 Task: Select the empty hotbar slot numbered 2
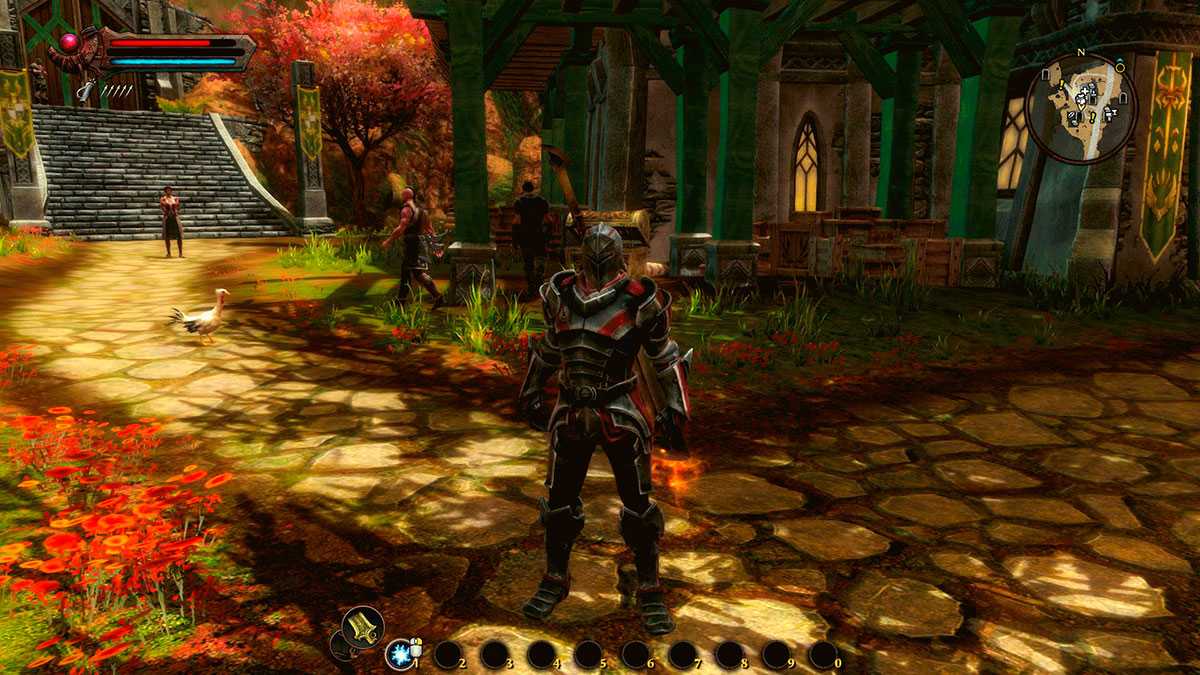[x=446, y=654]
